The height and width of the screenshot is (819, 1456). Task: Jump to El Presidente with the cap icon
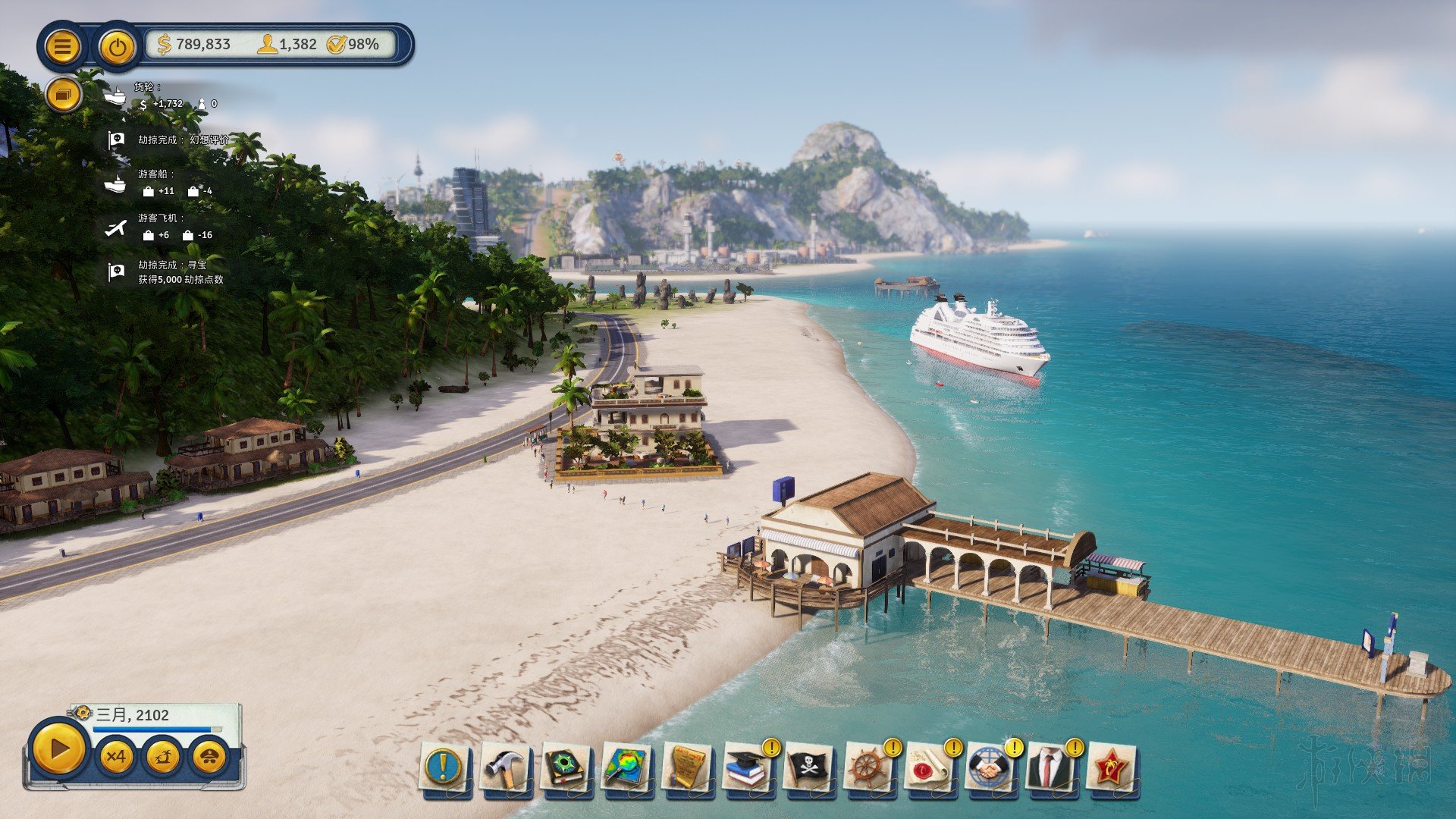tap(209, 756)
